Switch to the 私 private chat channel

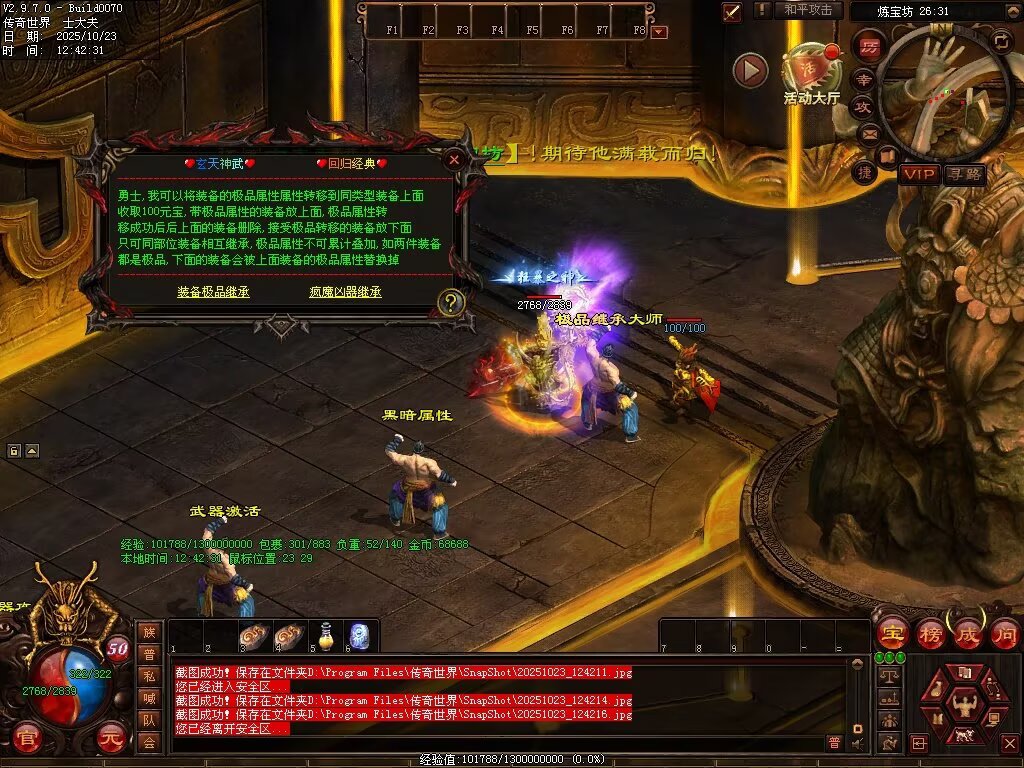coord(149,675)
